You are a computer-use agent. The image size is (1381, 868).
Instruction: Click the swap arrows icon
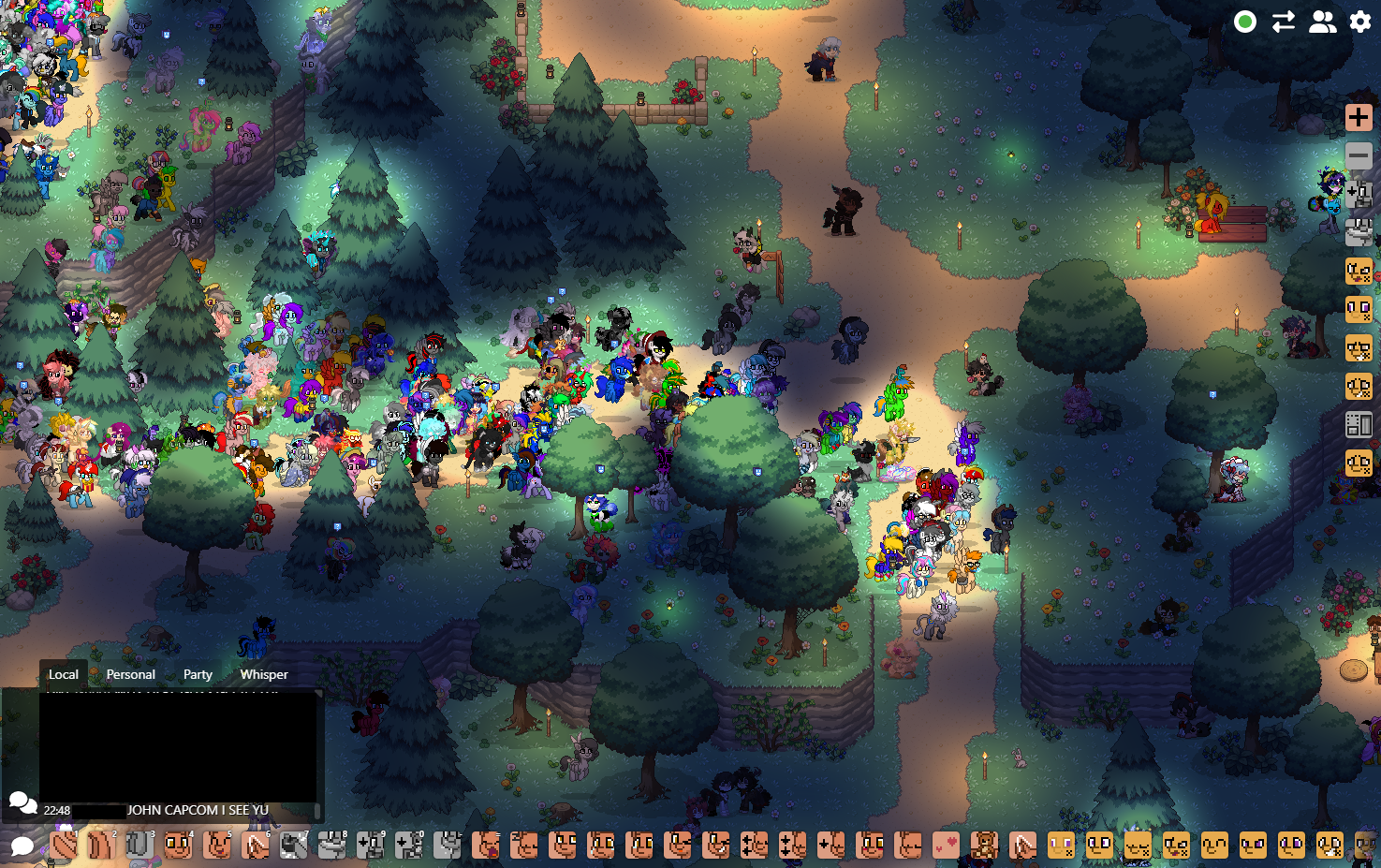1284,22
